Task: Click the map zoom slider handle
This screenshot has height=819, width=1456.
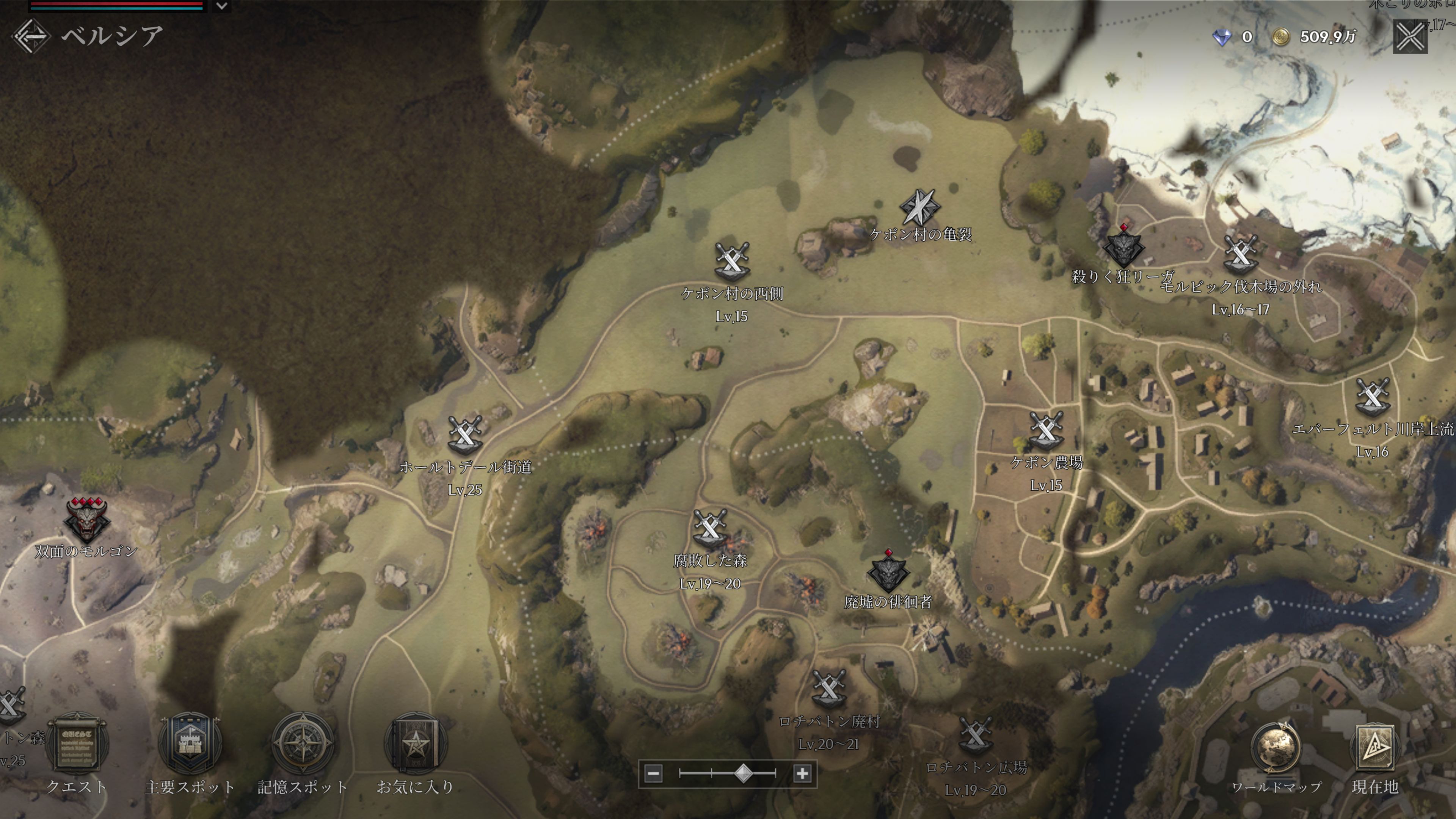Action: 743,773
